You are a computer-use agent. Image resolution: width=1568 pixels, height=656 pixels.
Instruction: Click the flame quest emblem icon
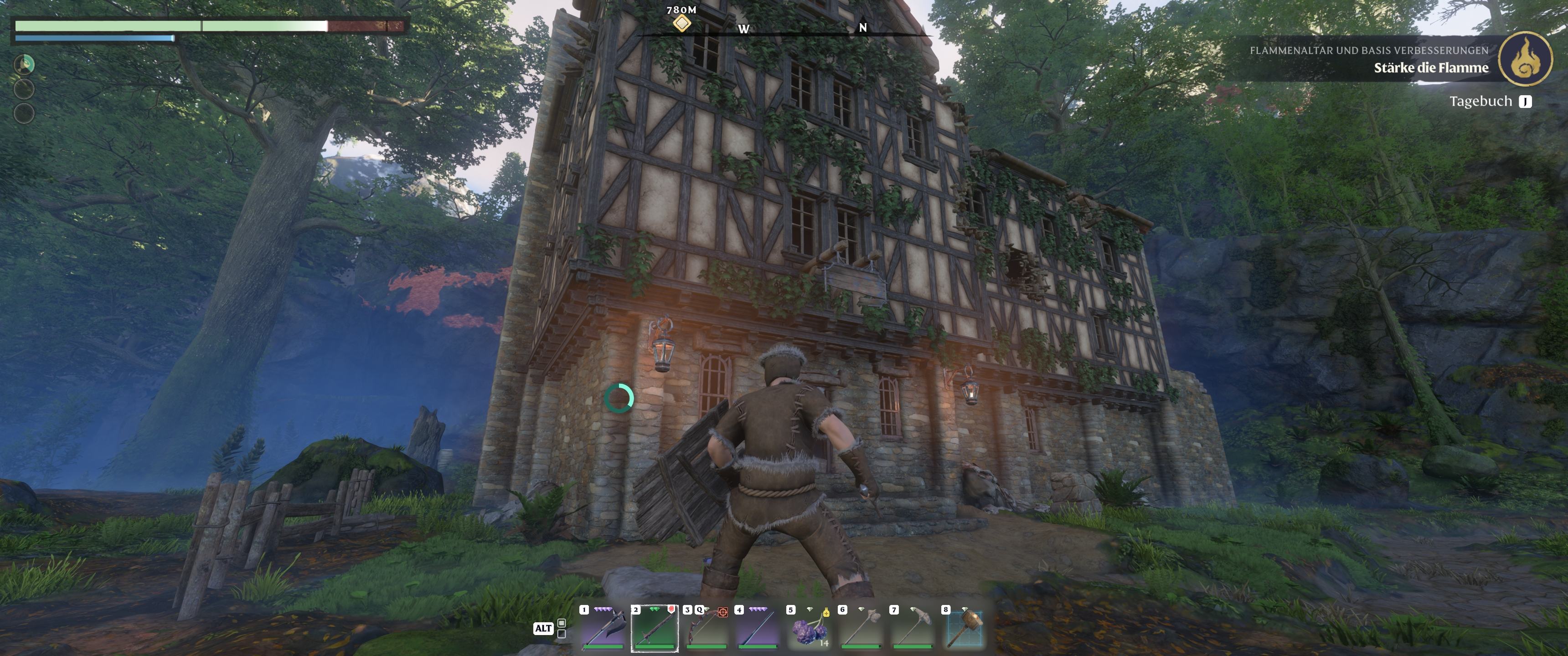(1525, 59)
